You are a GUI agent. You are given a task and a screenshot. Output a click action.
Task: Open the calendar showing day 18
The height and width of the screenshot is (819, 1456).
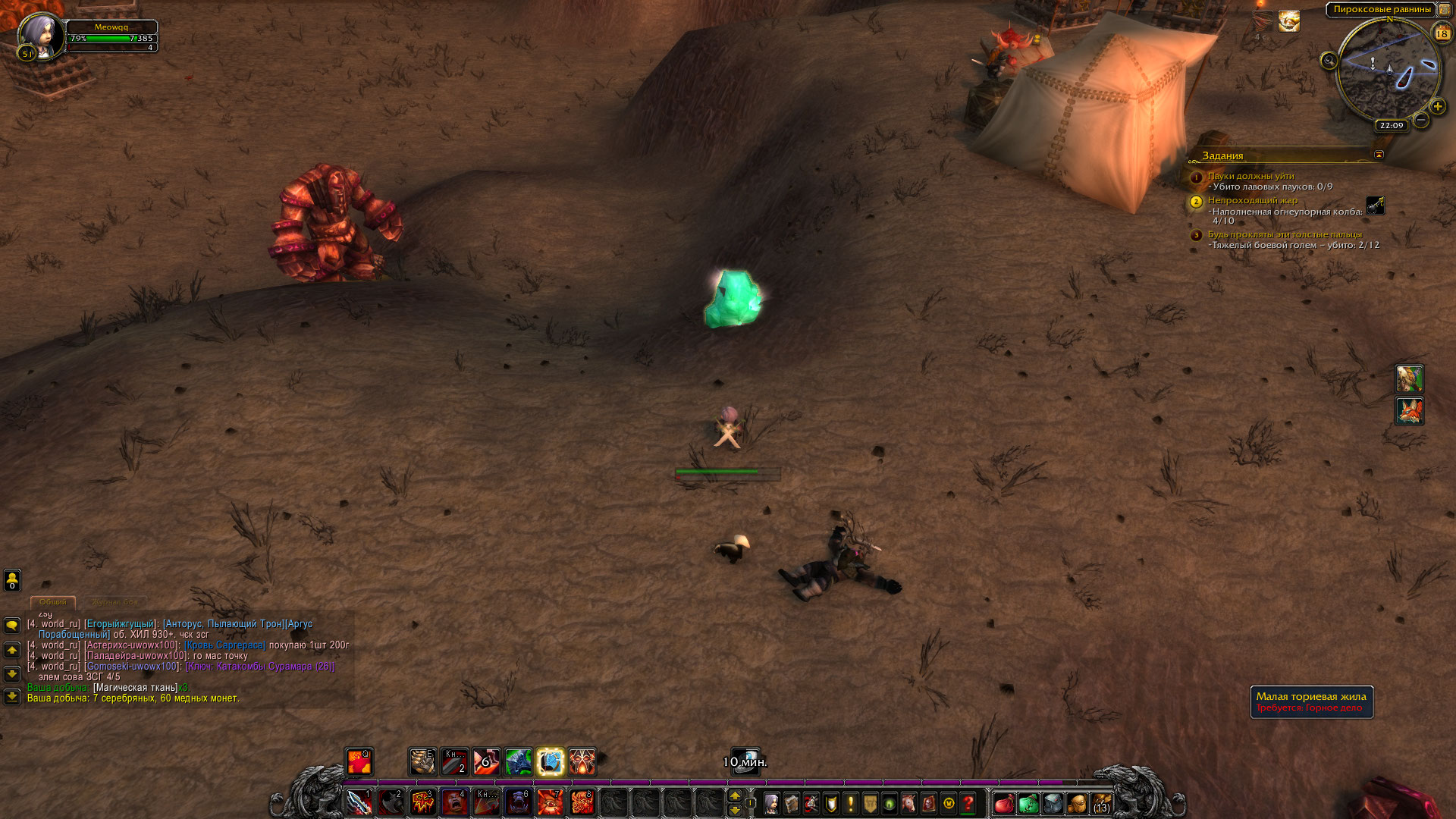tap(1442, 33)
